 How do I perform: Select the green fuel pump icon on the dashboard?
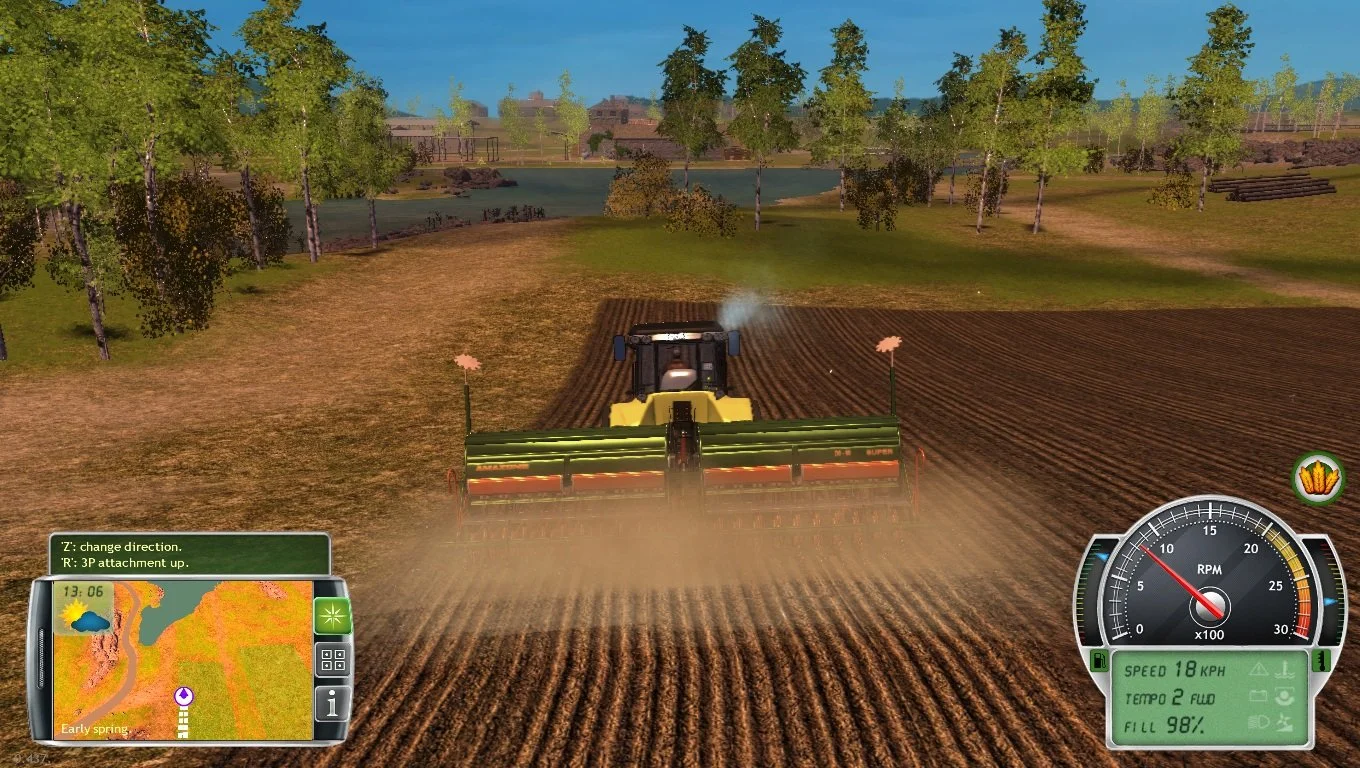(x=1098, y=662)
